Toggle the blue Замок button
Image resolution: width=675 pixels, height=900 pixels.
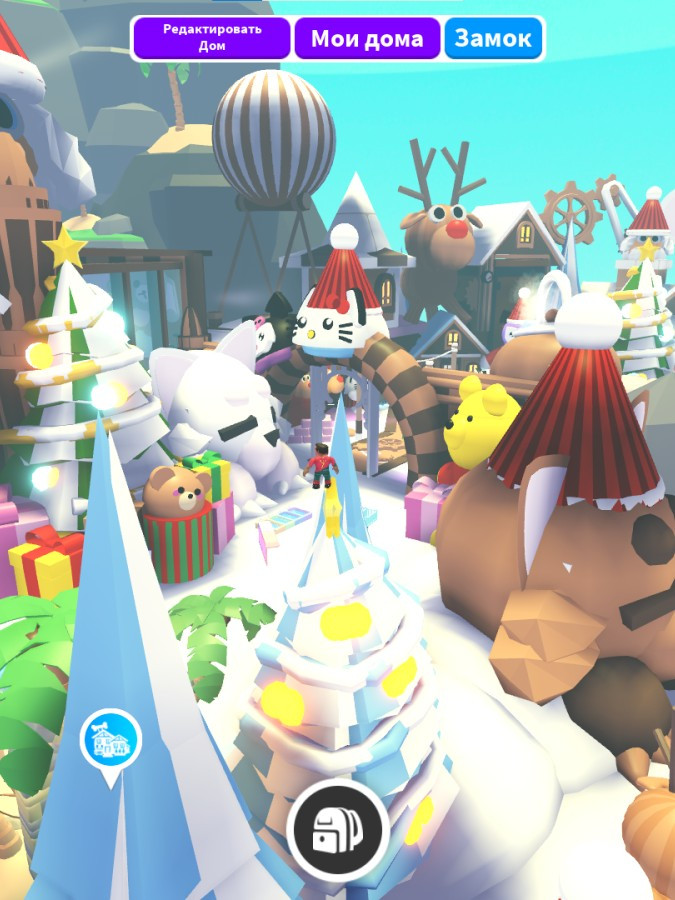coord(493,39)
